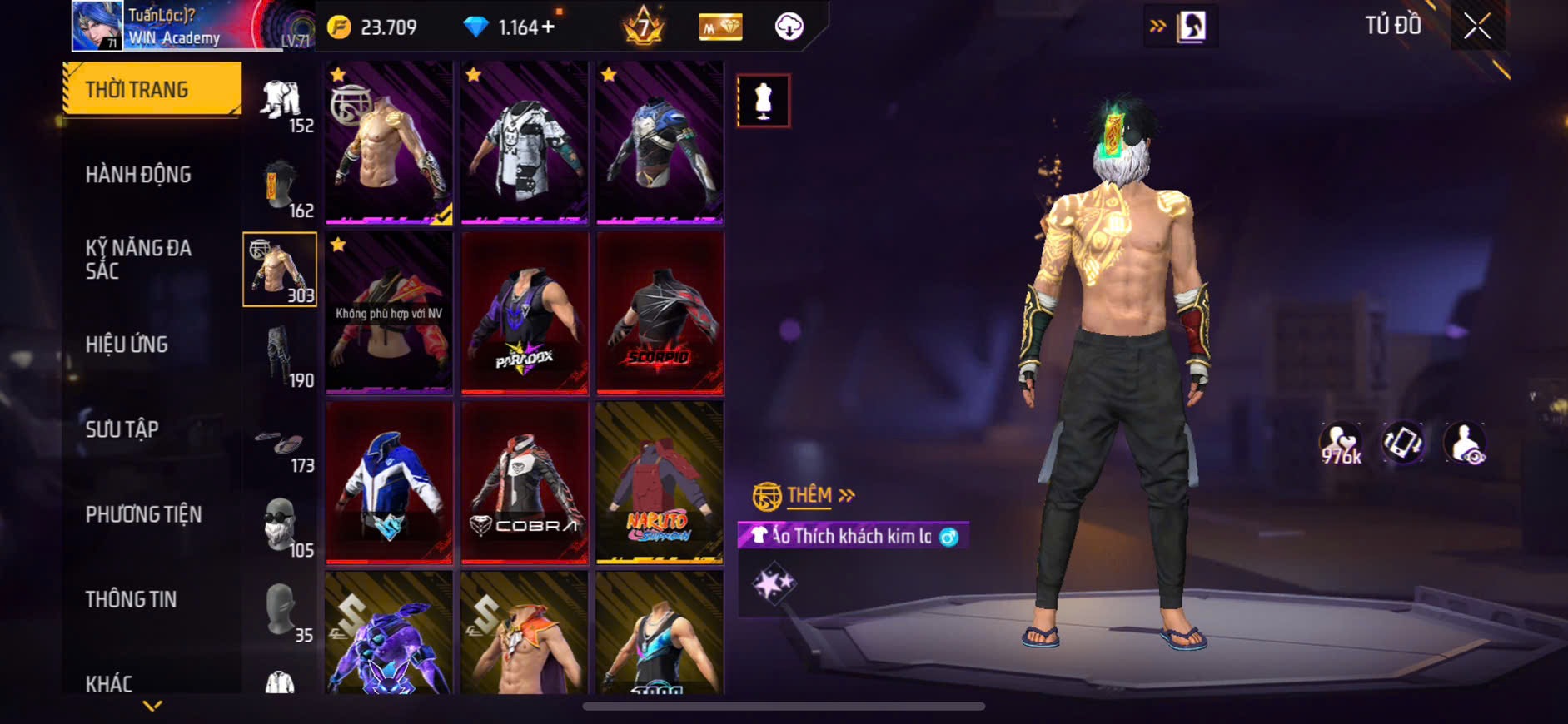The width and height of the screenshot is (1568, 724).
Task: Select the PHƯƠNG TIỆN category
Action: pyautogui.click(x=143, y=514)
